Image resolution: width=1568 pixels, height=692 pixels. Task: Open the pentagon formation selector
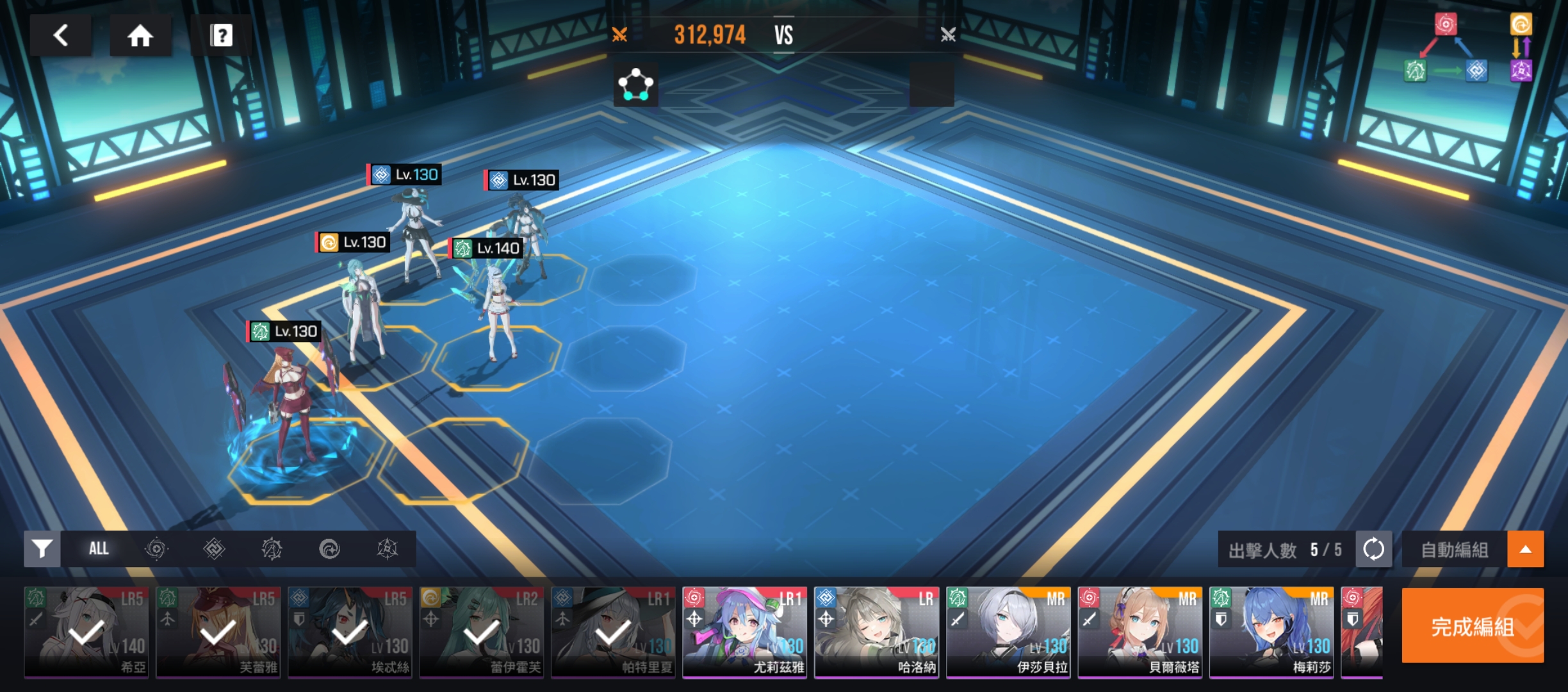[635, 85]
